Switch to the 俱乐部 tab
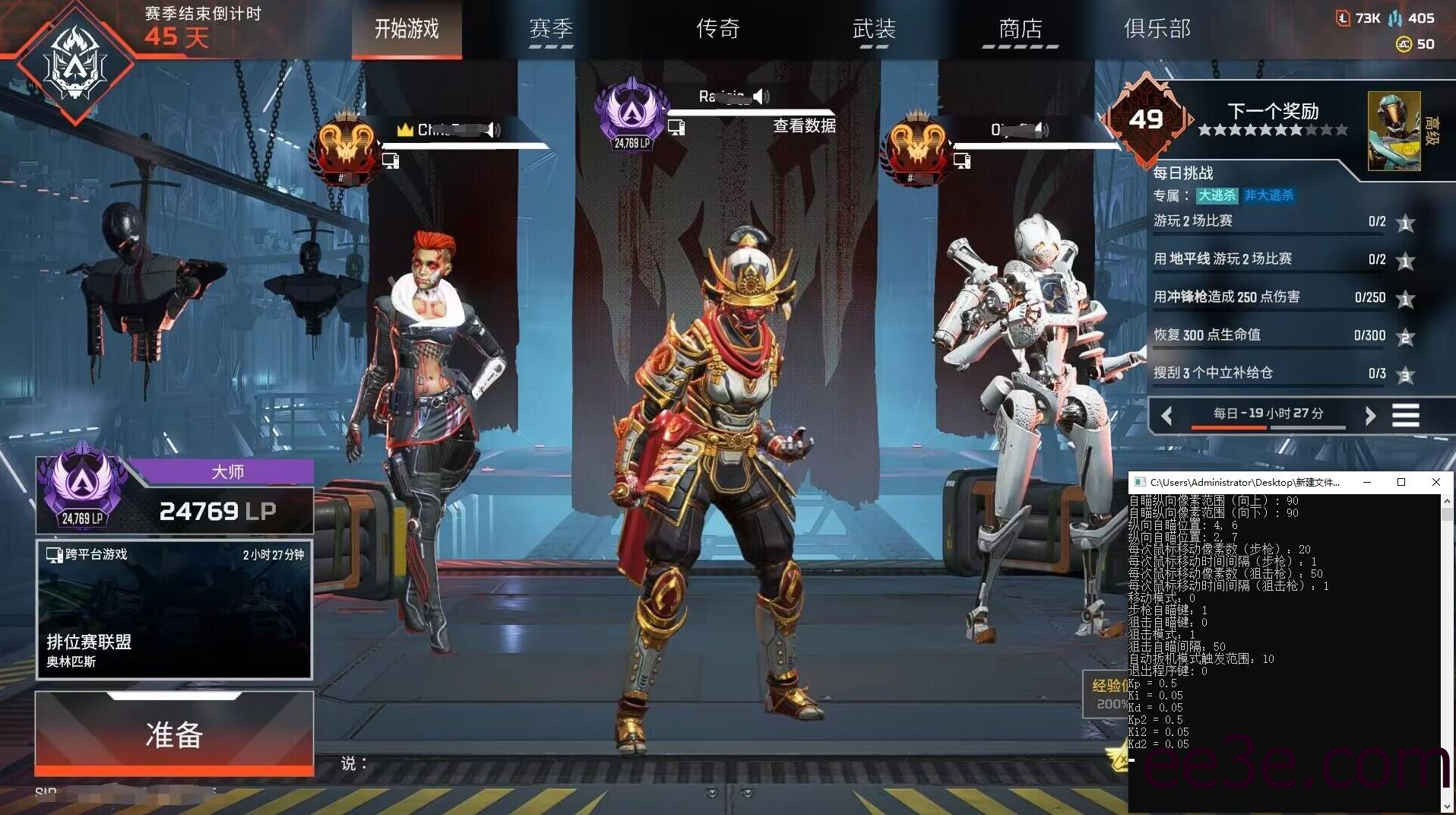This screenshot has width=1456, height=815. [1157, 30]
